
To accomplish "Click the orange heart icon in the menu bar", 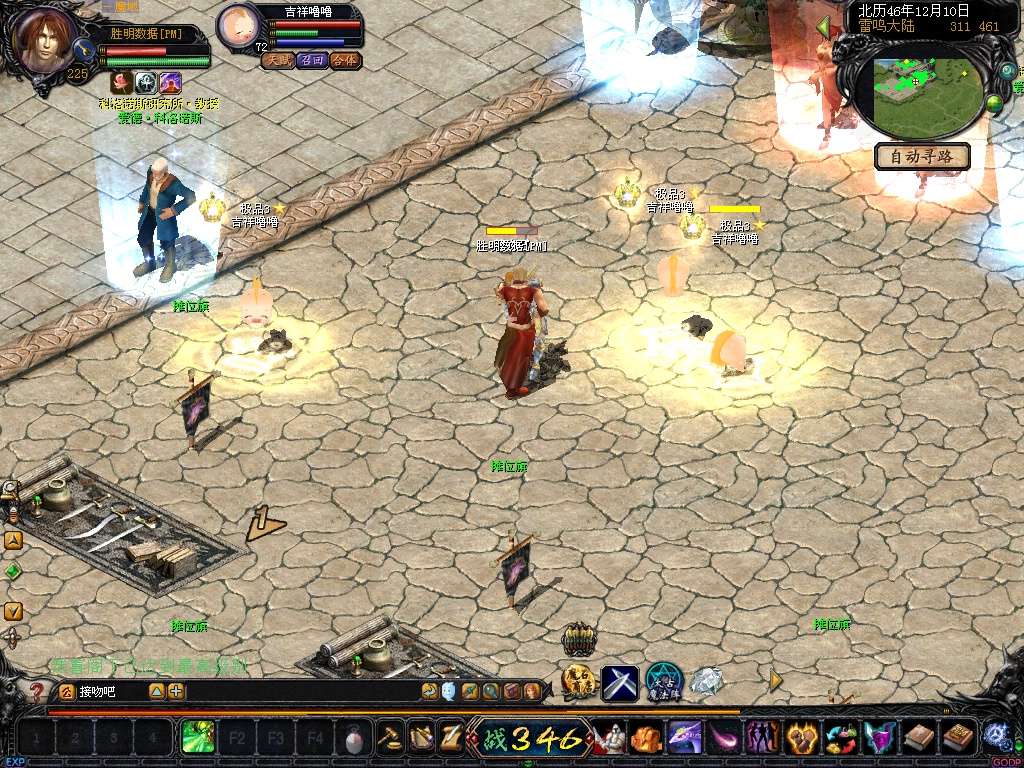I will click(802, 738).
